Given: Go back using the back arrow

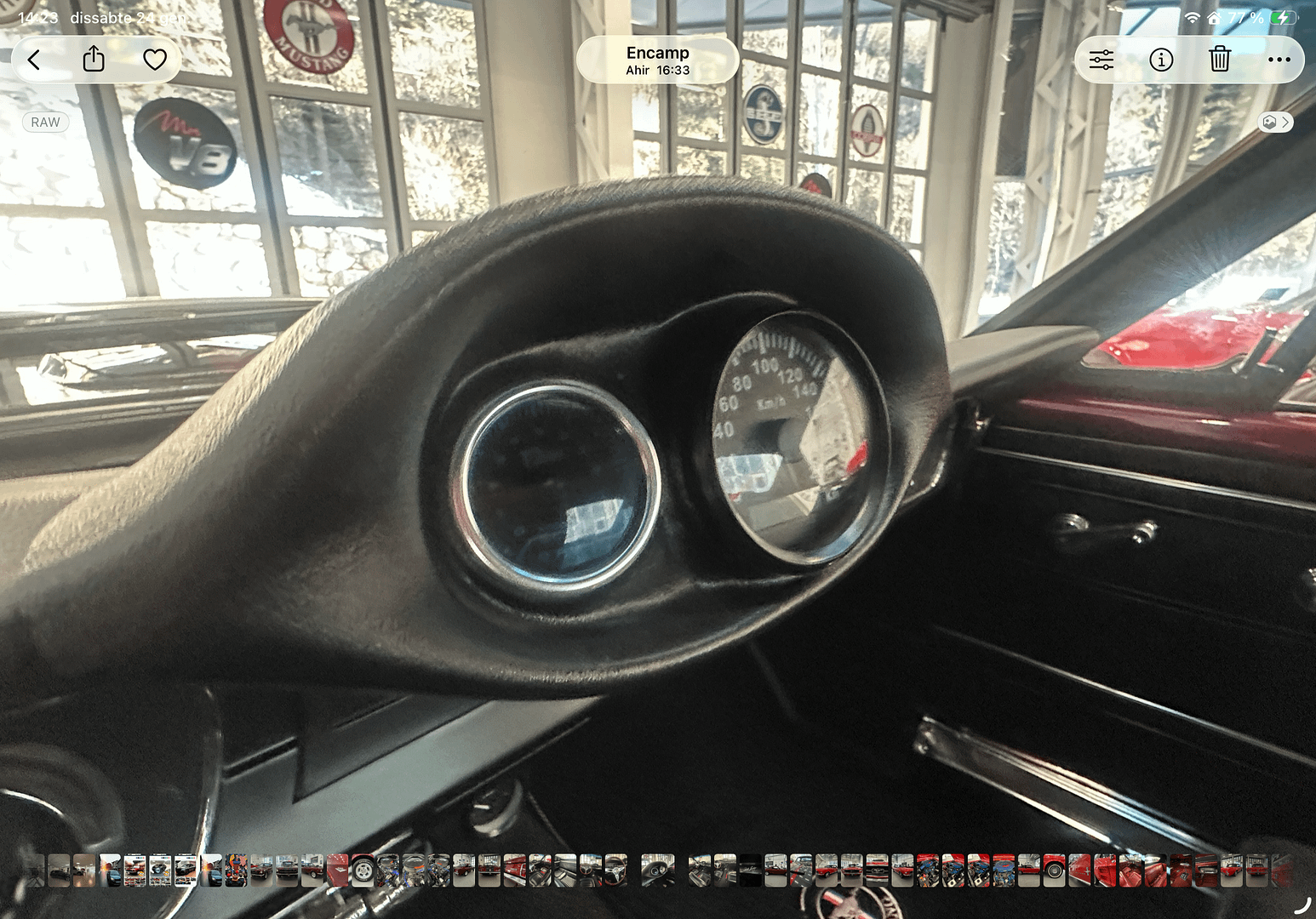Looking at the screenshot, I should tap(34, 60).
